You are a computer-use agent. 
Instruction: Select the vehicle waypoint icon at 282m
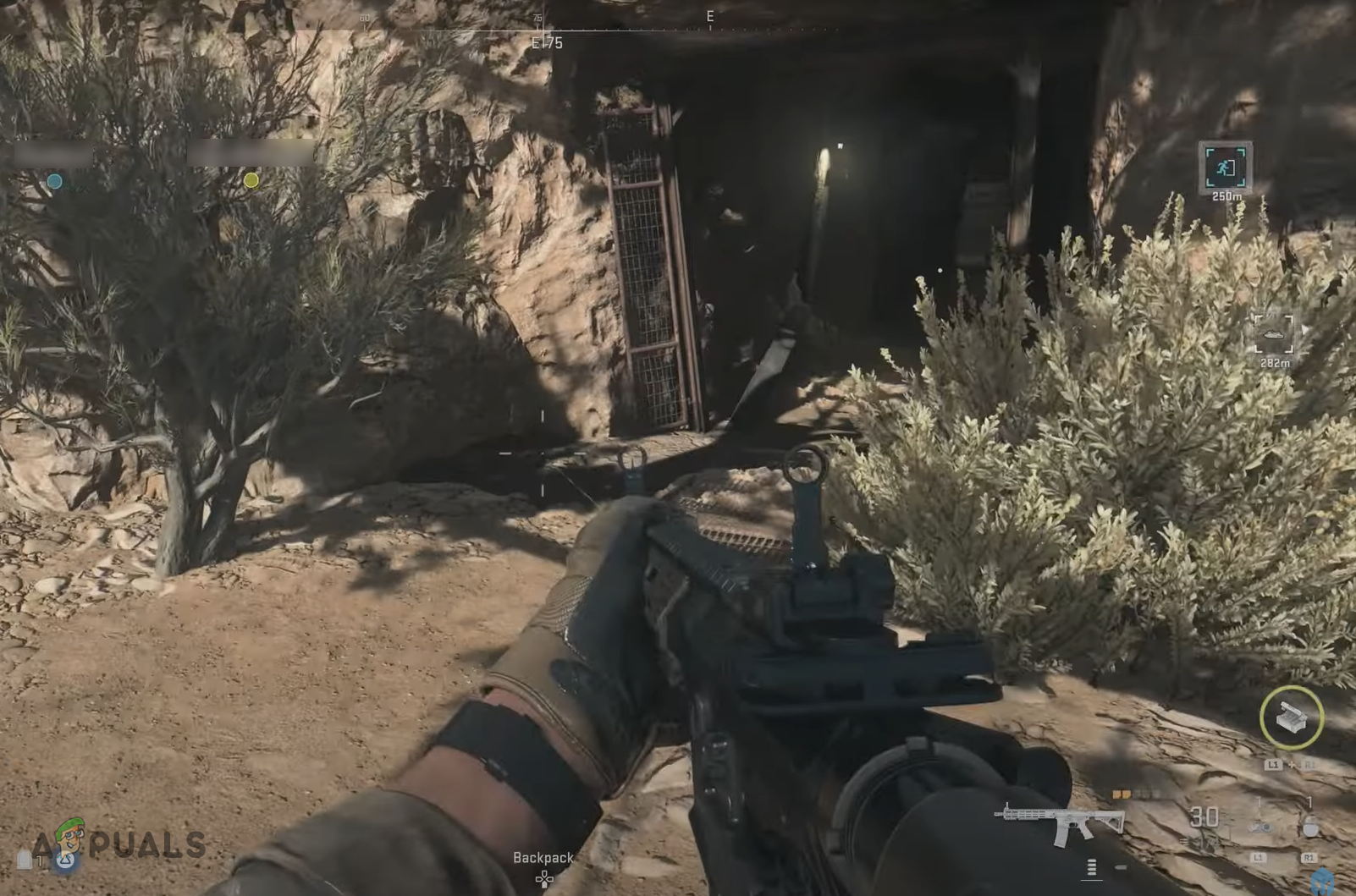click(x=1275, y=337)
